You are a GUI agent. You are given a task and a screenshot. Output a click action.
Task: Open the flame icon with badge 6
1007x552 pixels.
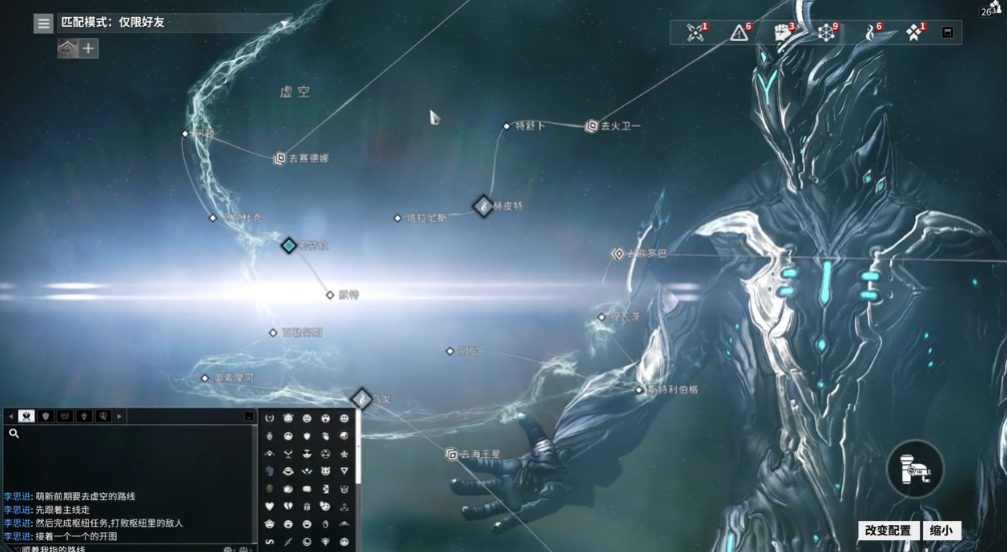pyautogui.click(x=870, y=33)
